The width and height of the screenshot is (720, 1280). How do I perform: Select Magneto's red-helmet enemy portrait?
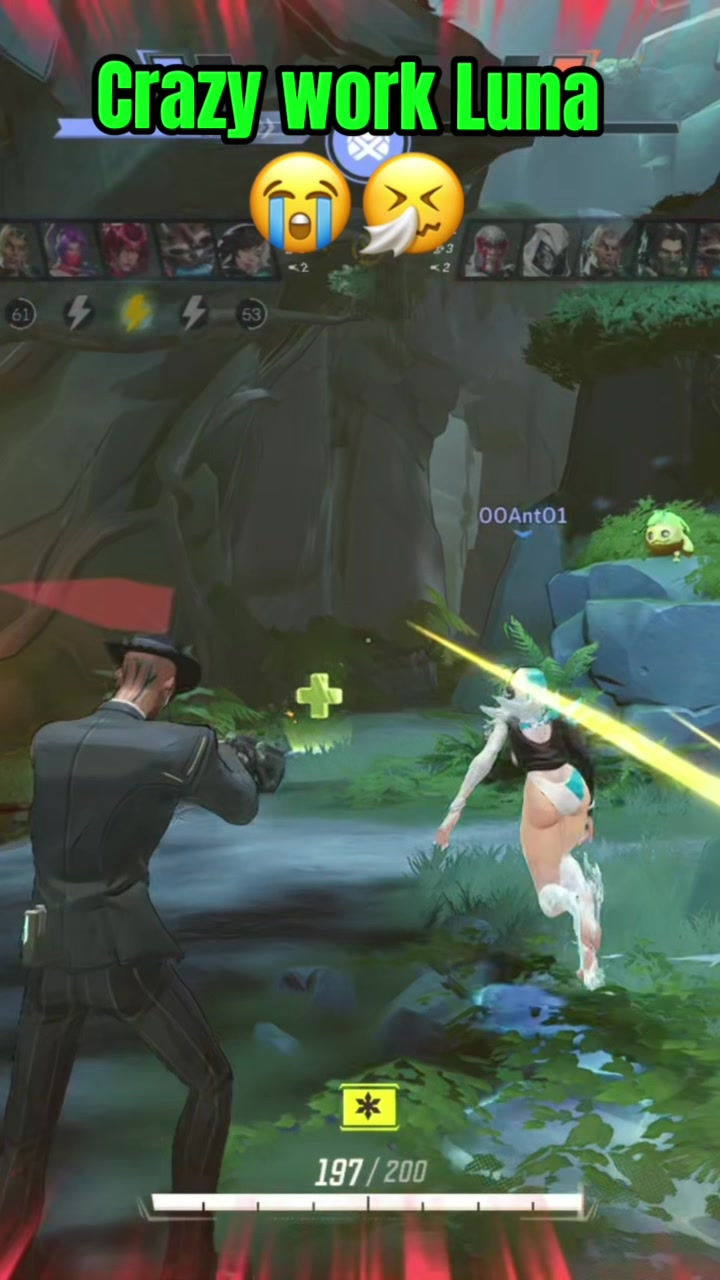[492, 249]
